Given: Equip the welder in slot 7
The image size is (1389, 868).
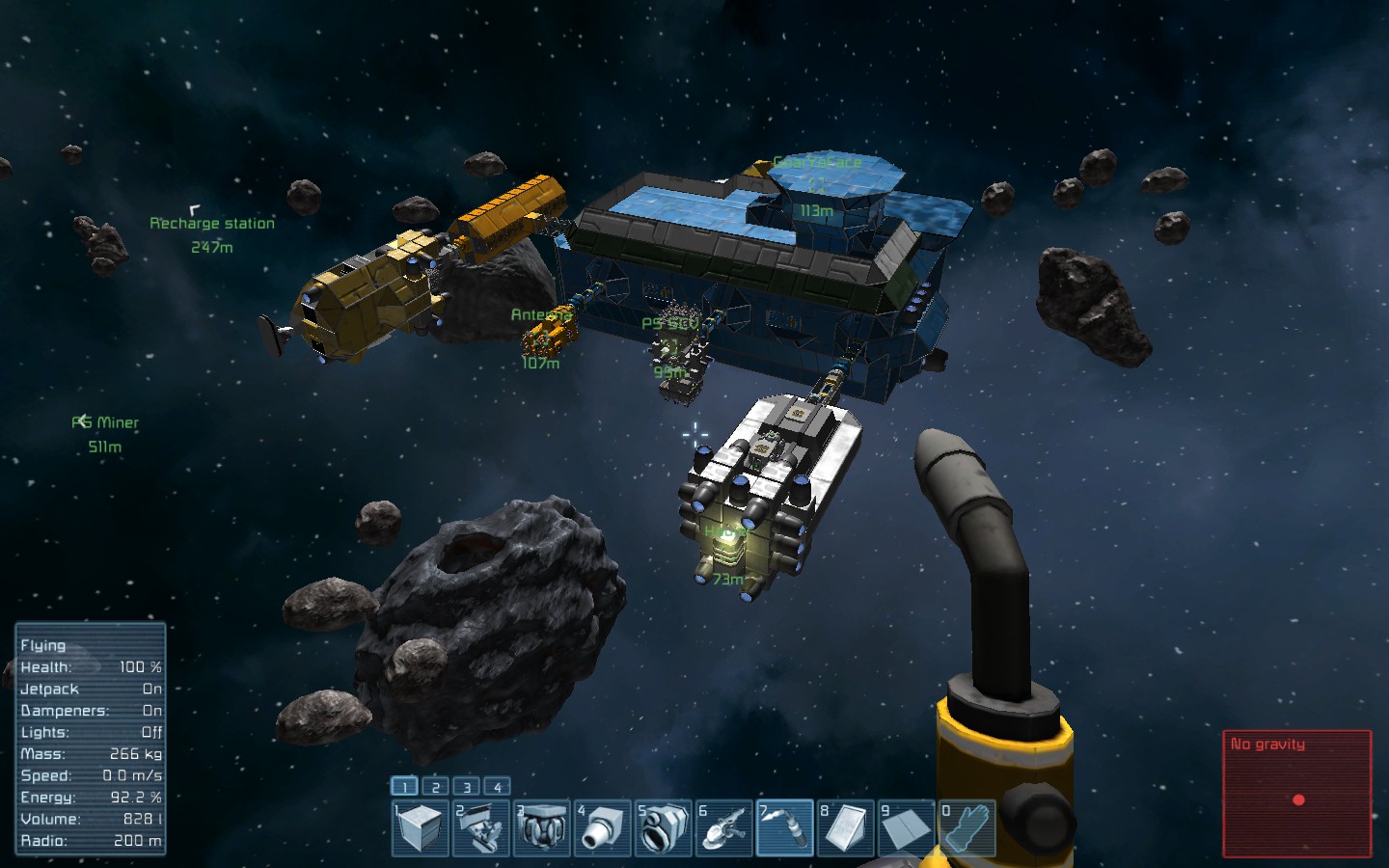Looking at the screenshot, I should tap(785, 828).
